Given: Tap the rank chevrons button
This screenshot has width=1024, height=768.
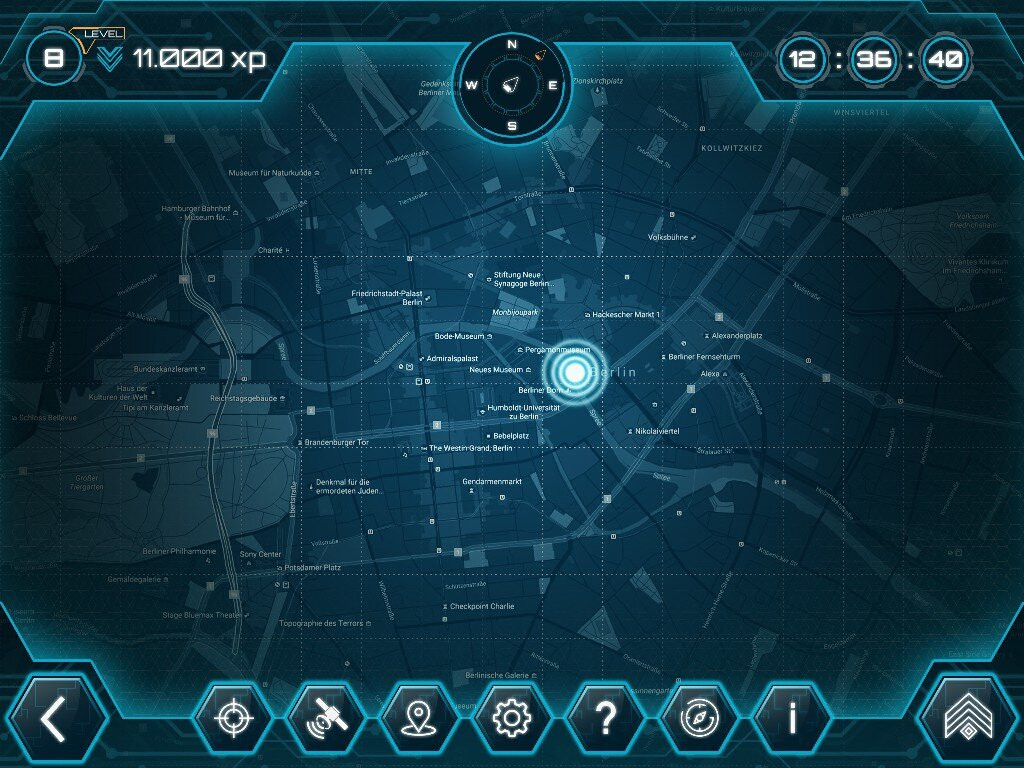Looking at the screenshot, I should click(969, 719).
